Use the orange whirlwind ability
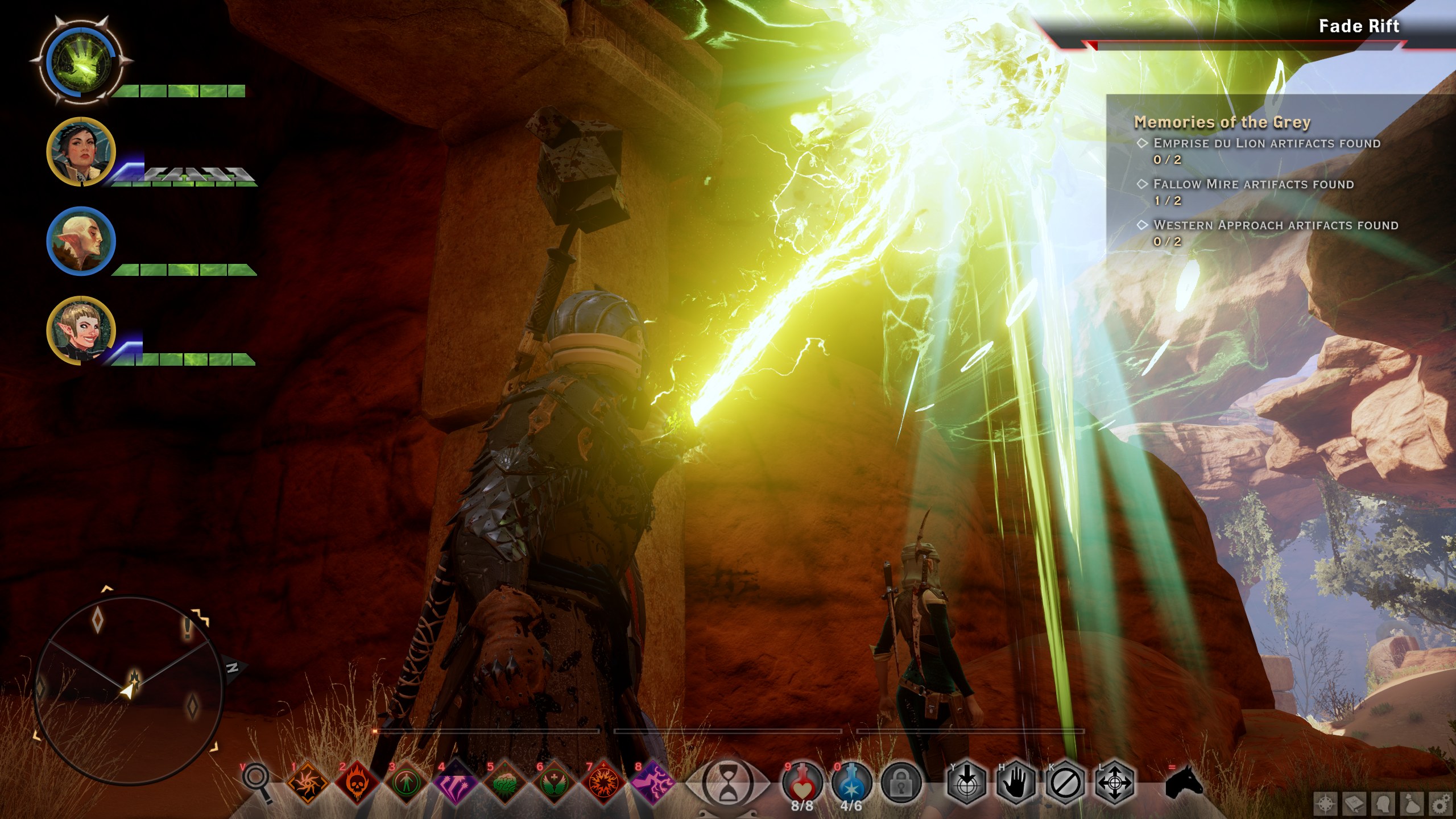 pyautogui.click(x=308, y=784)
